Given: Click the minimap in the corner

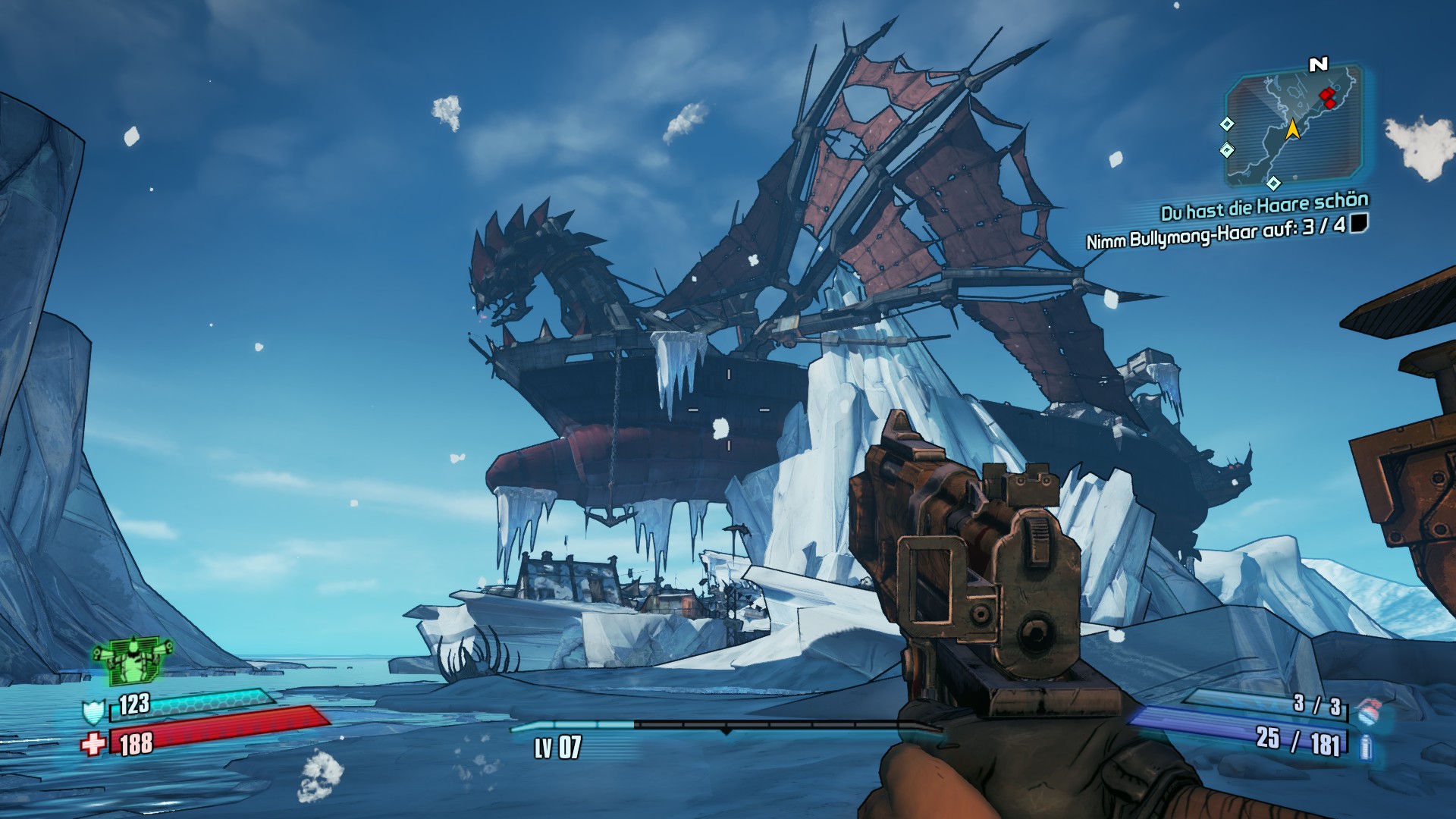Looking at the screenshot, I should point(1293,127).
